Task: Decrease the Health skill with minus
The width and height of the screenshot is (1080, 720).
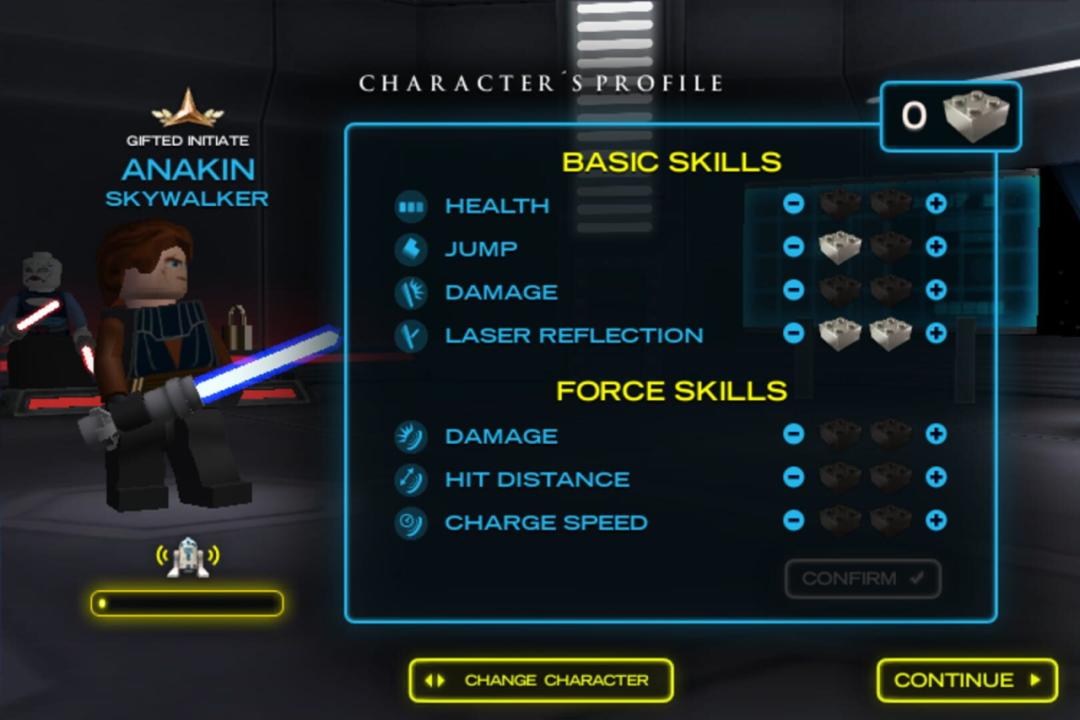Action: [793, 204]
